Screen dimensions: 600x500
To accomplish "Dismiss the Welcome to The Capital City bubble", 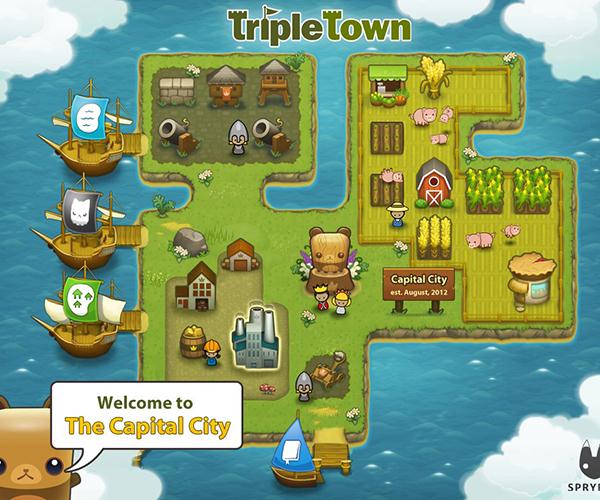I will [147, 416].
